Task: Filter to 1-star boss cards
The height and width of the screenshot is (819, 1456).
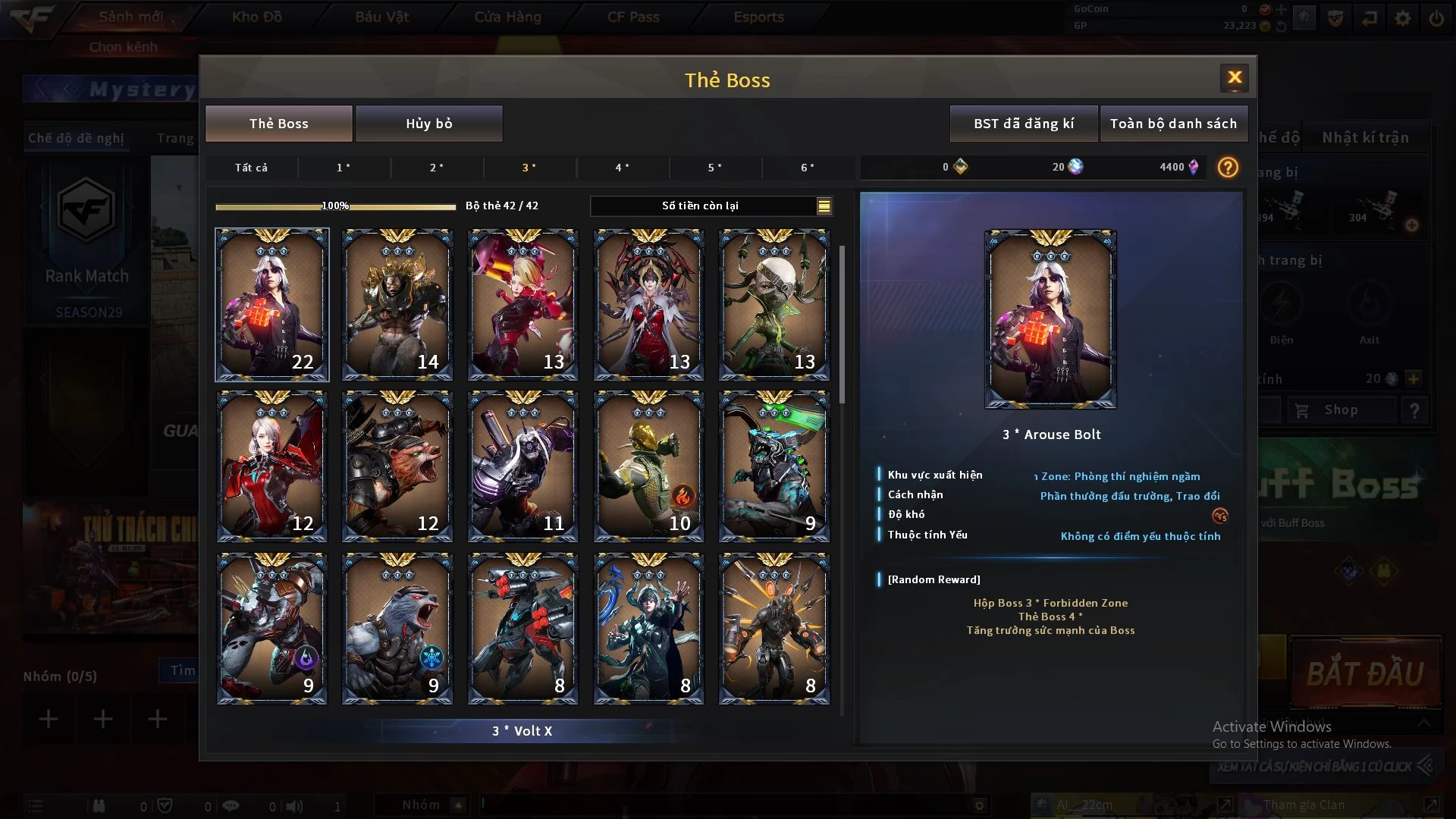Action: click(x=344, y=168)
